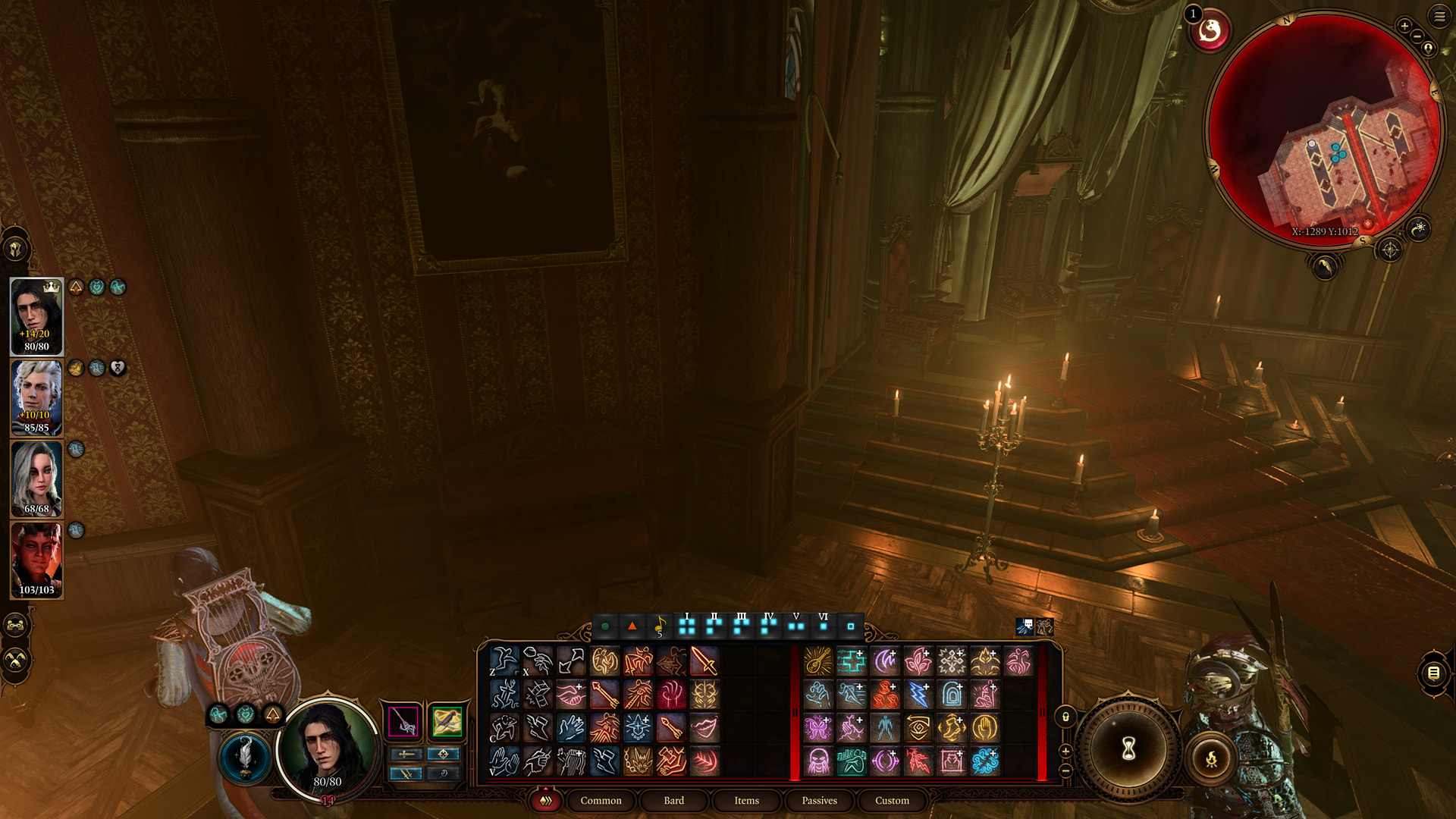1456x819 pixels.
Task: Cast the golden lute spell icon
Action: [818, 661]
